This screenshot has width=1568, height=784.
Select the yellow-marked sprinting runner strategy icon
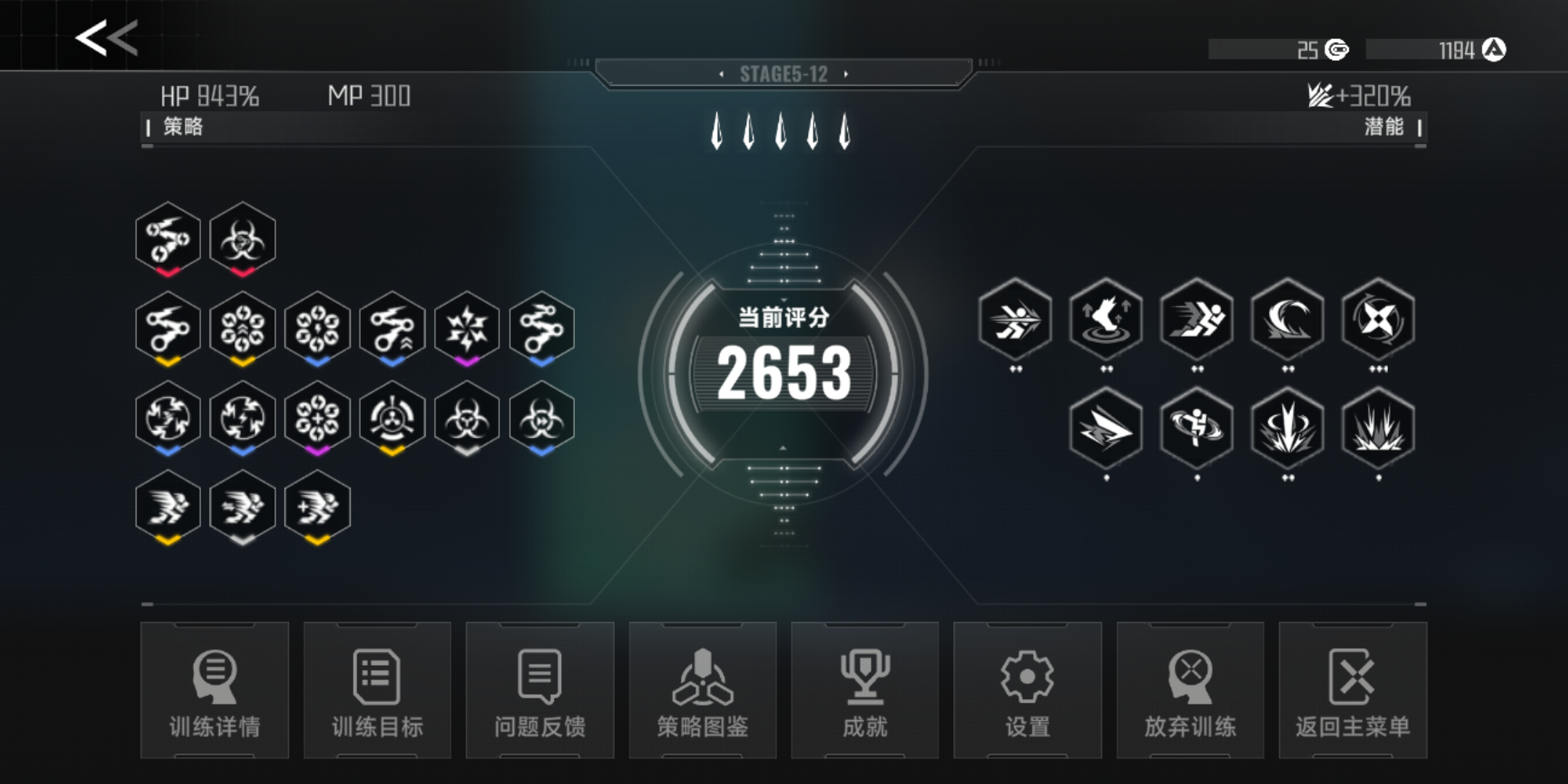167,506
